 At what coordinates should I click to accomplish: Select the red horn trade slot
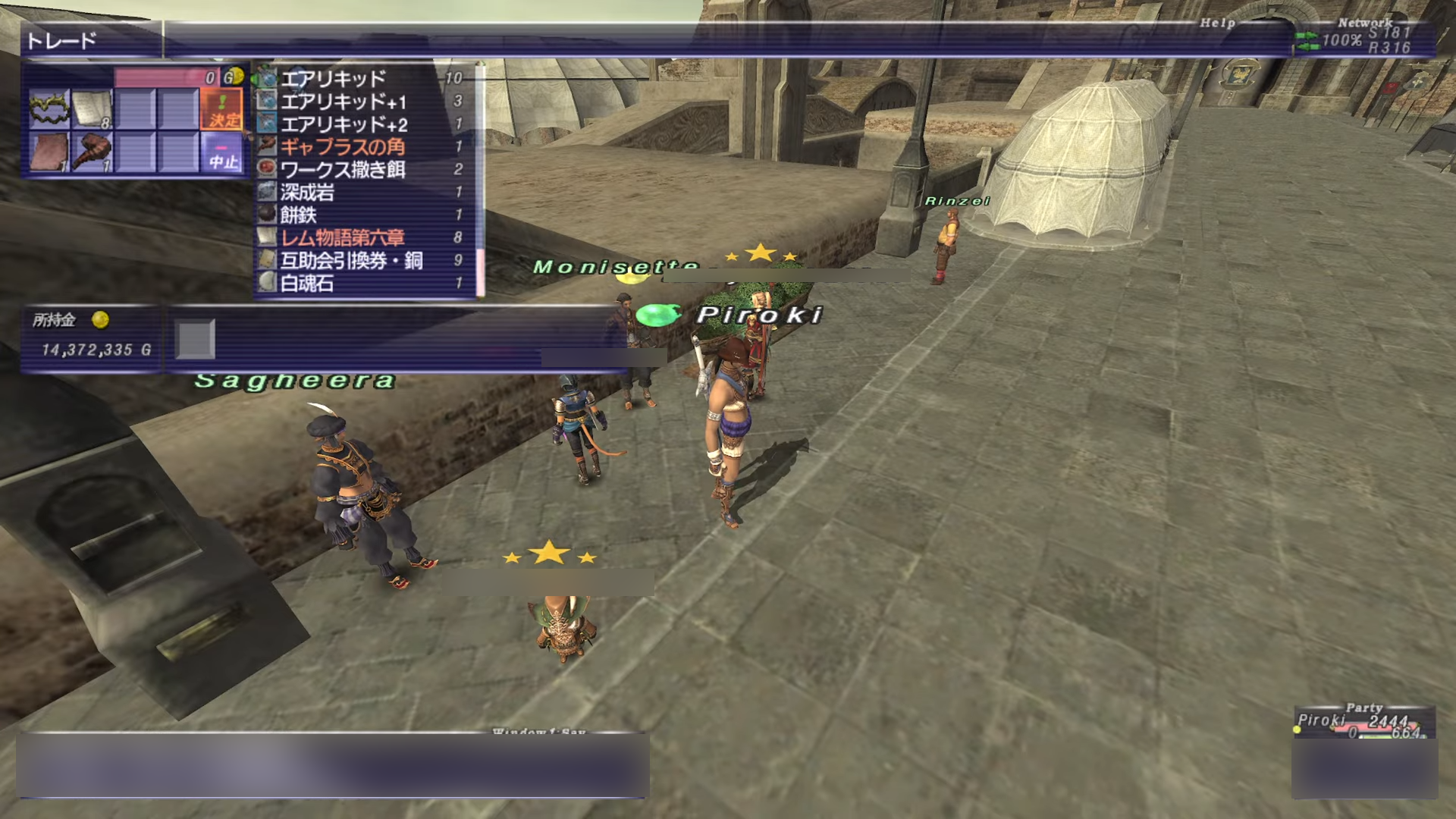[x=93, y=152]
